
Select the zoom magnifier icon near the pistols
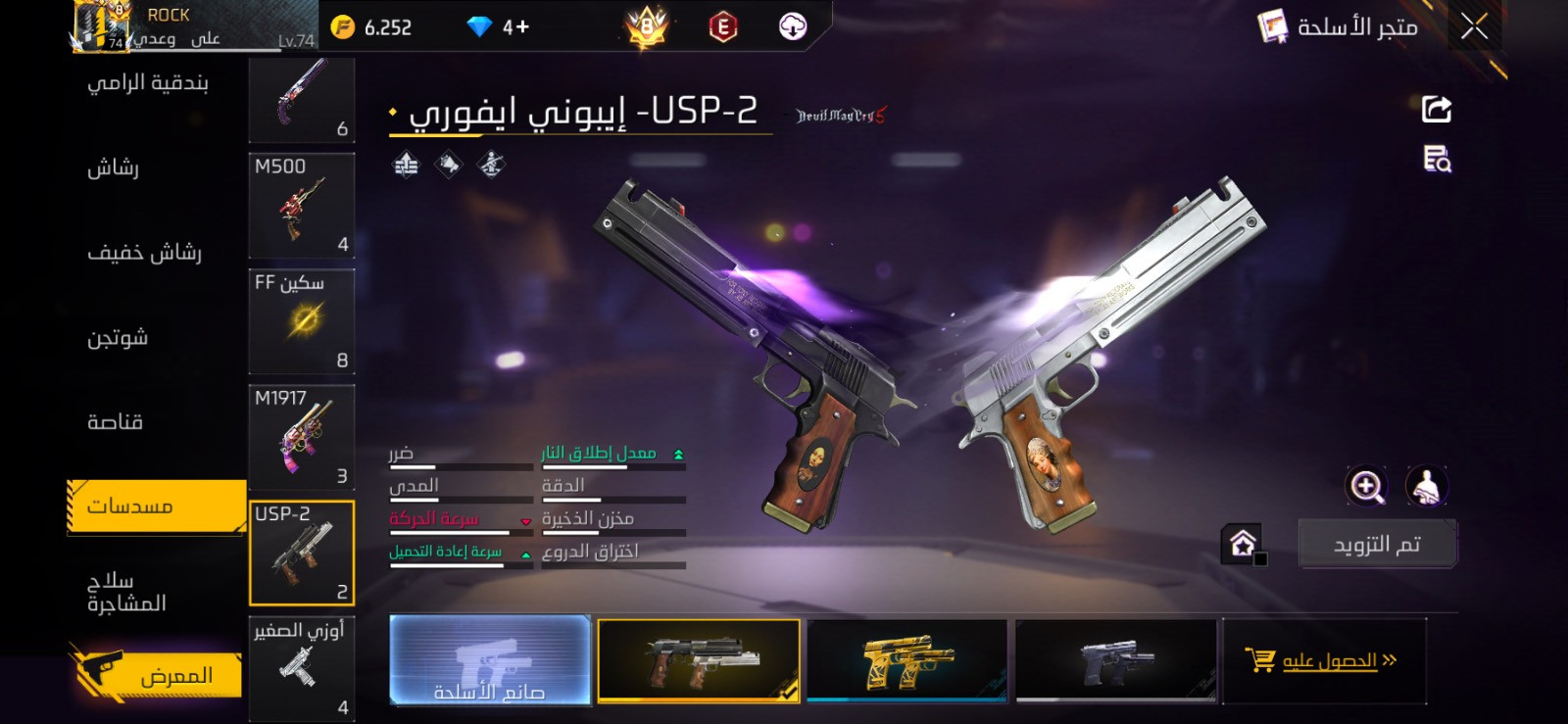[x=1363, y=486]
